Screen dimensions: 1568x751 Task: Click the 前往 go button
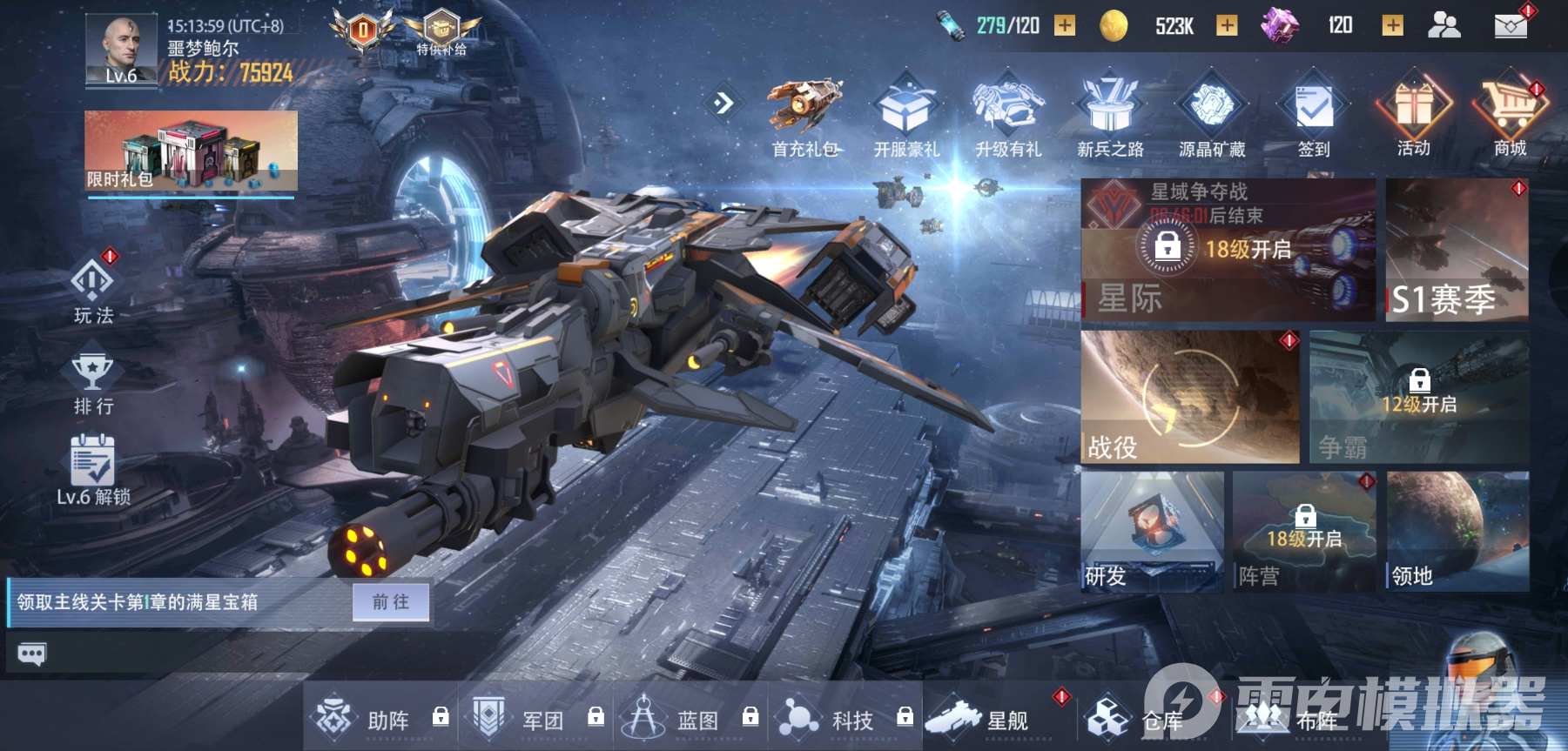click(x=390, y=601)
